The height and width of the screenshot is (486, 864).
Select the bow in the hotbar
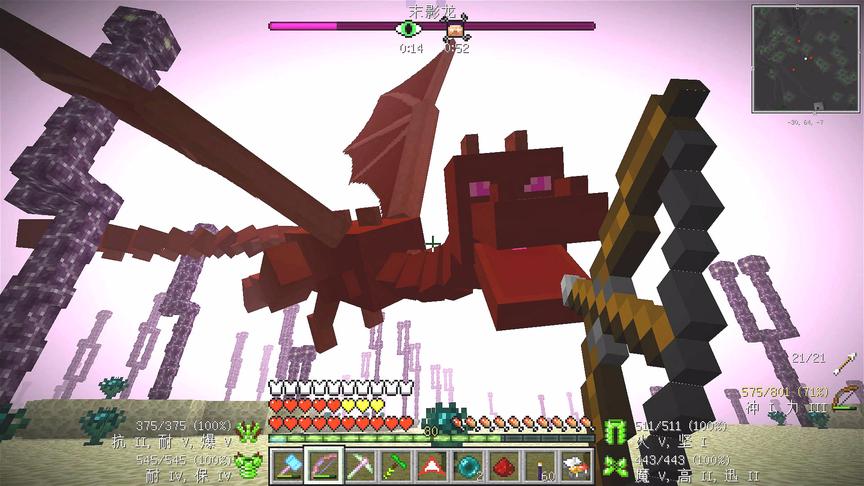click(x=324, y=465)
